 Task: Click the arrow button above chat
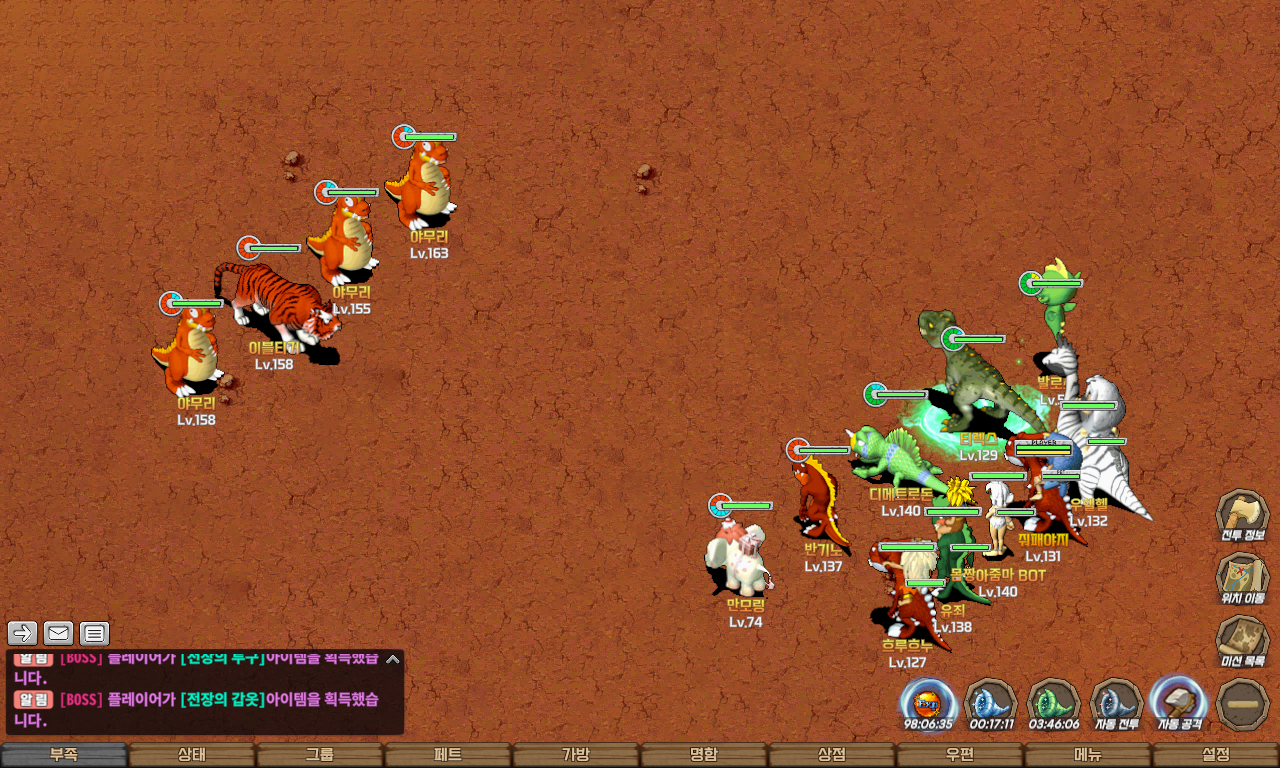(23, 633)
